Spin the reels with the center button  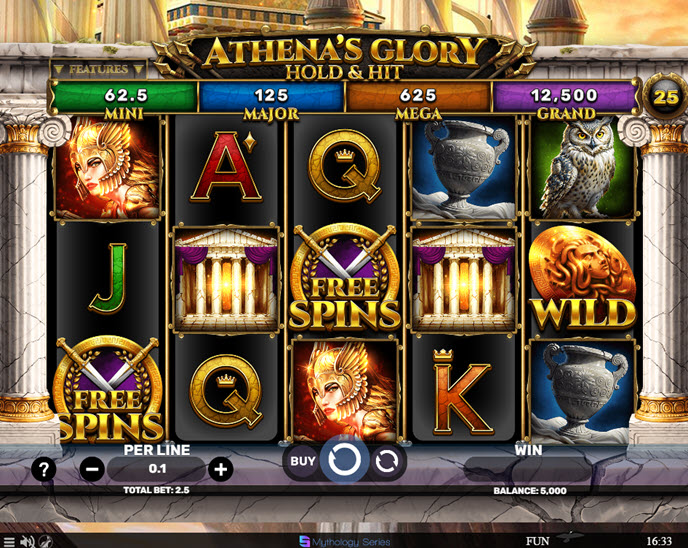click(344, 461)
